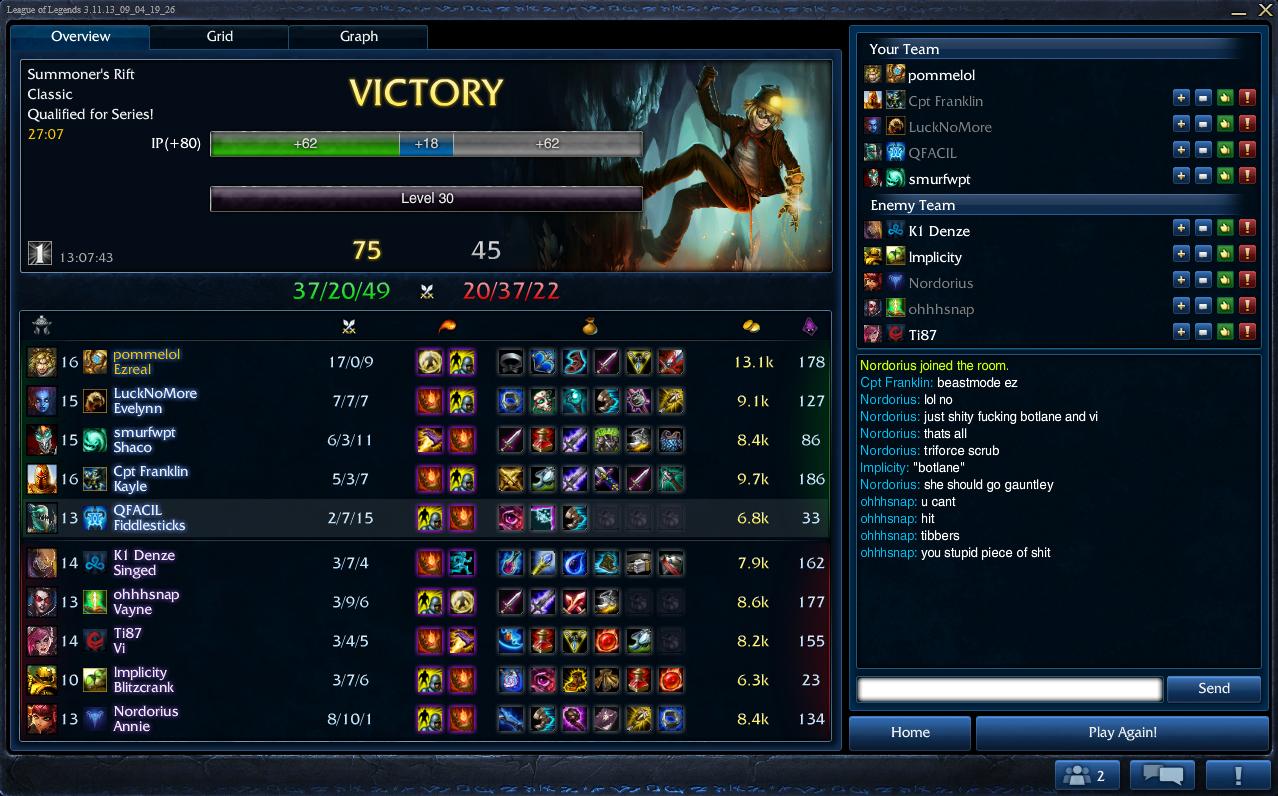Minimize the client window

[x=1240, y=11]
